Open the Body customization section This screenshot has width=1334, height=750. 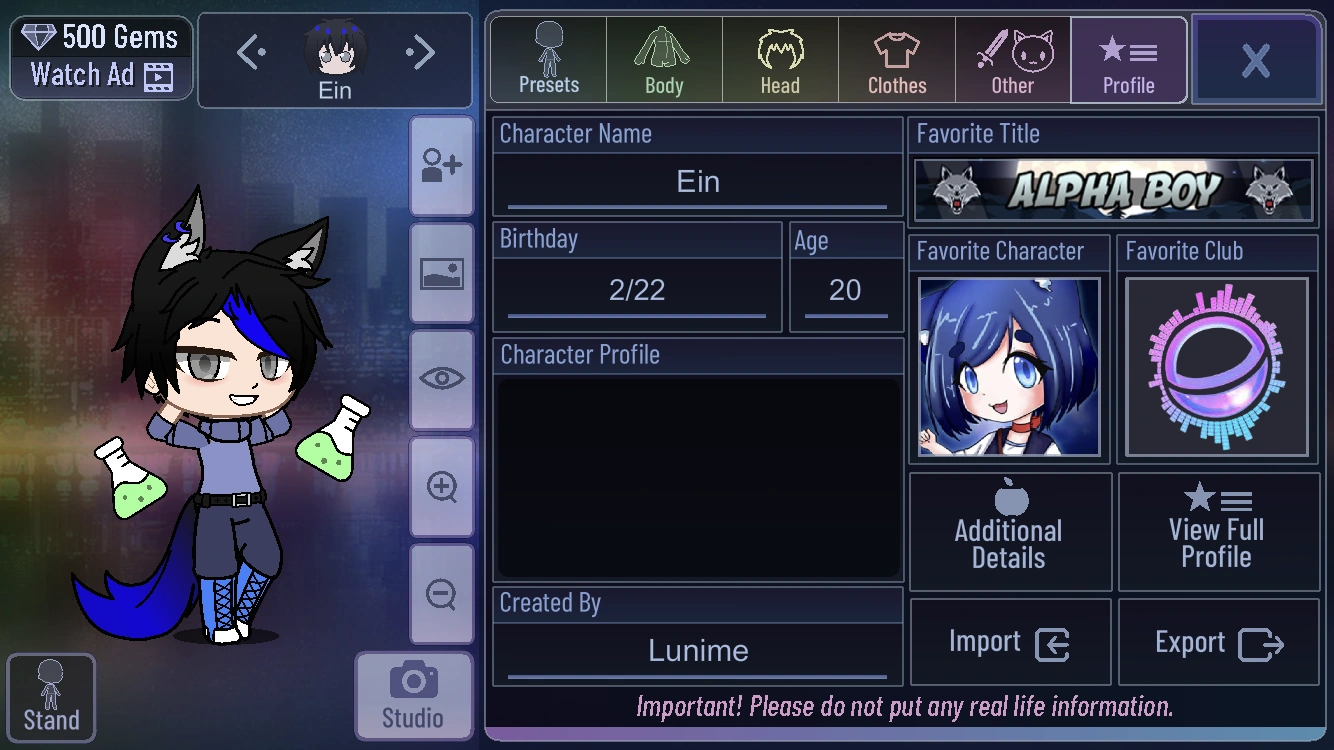tap(663, 60)
